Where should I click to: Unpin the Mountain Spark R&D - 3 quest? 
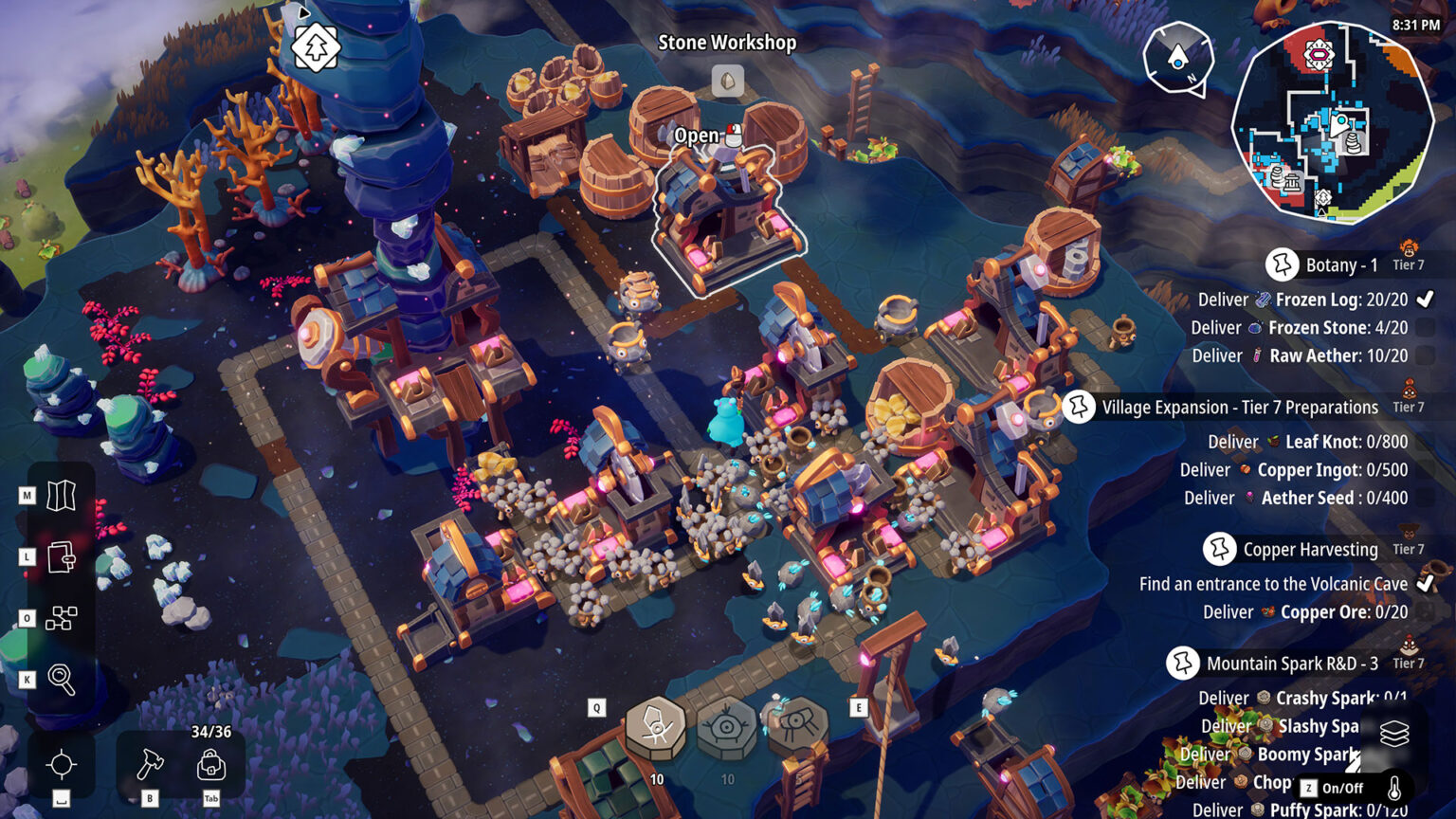tap(1183, 664)
